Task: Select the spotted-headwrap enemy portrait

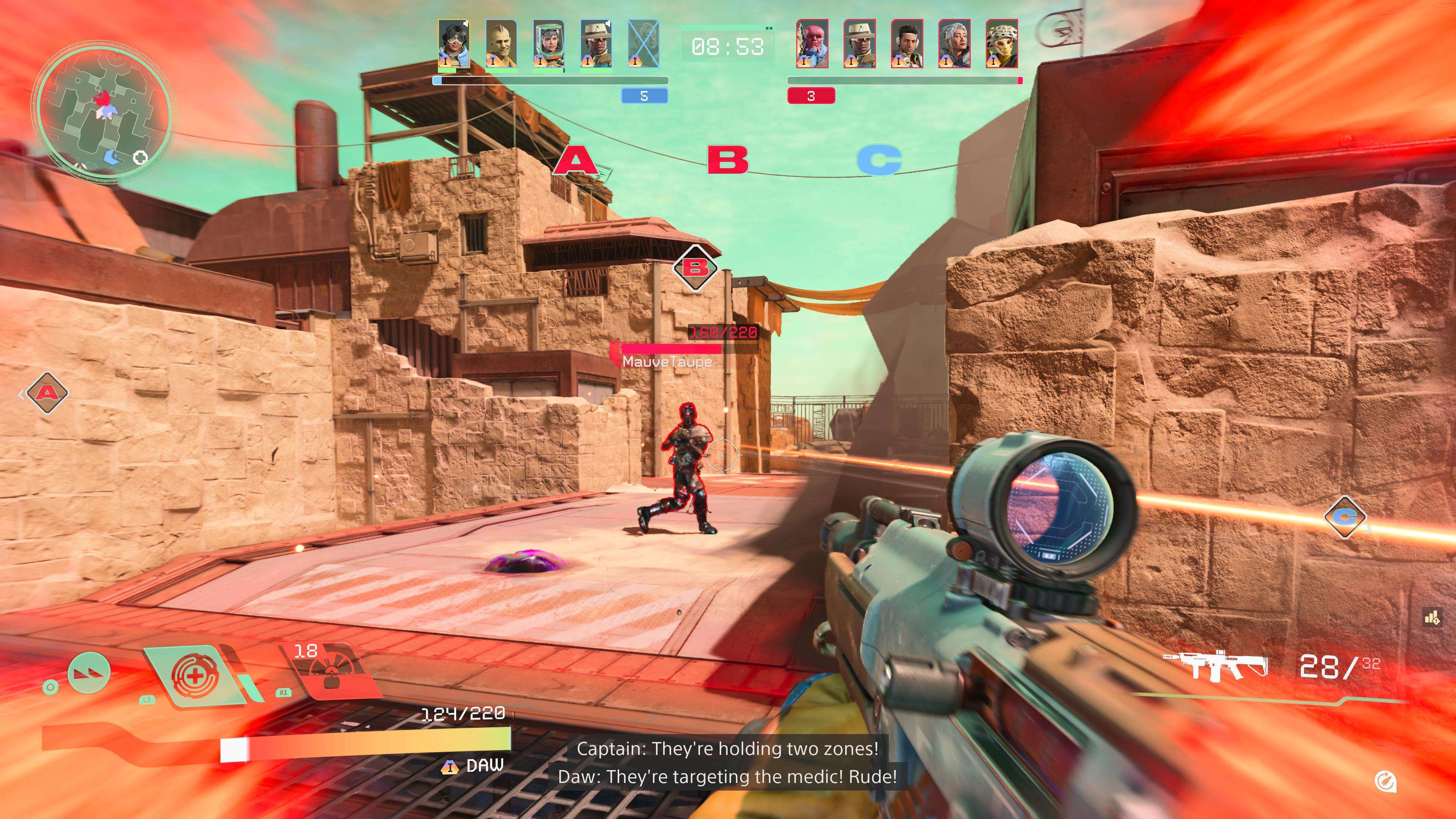Action: pos(1001,44)
